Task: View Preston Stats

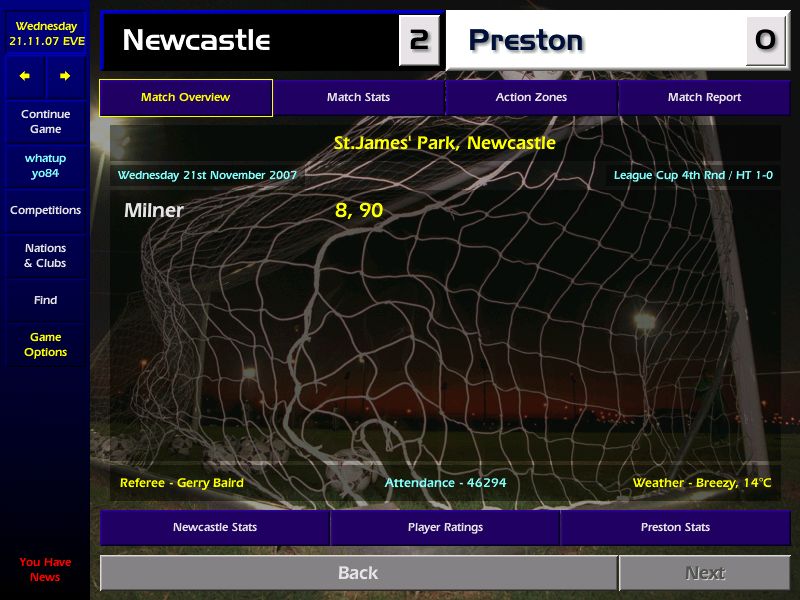Action: 675,527
